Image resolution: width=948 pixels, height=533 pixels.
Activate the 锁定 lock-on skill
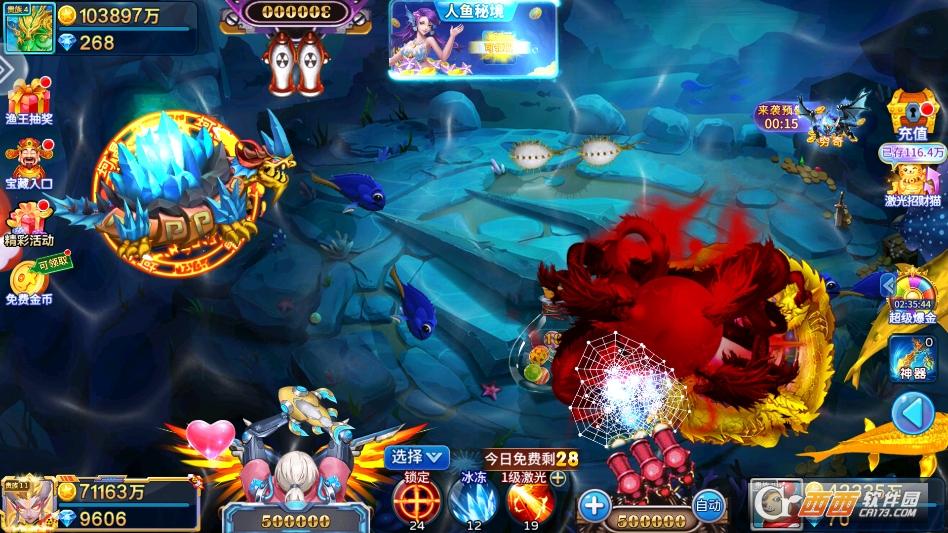click(416, 498)
